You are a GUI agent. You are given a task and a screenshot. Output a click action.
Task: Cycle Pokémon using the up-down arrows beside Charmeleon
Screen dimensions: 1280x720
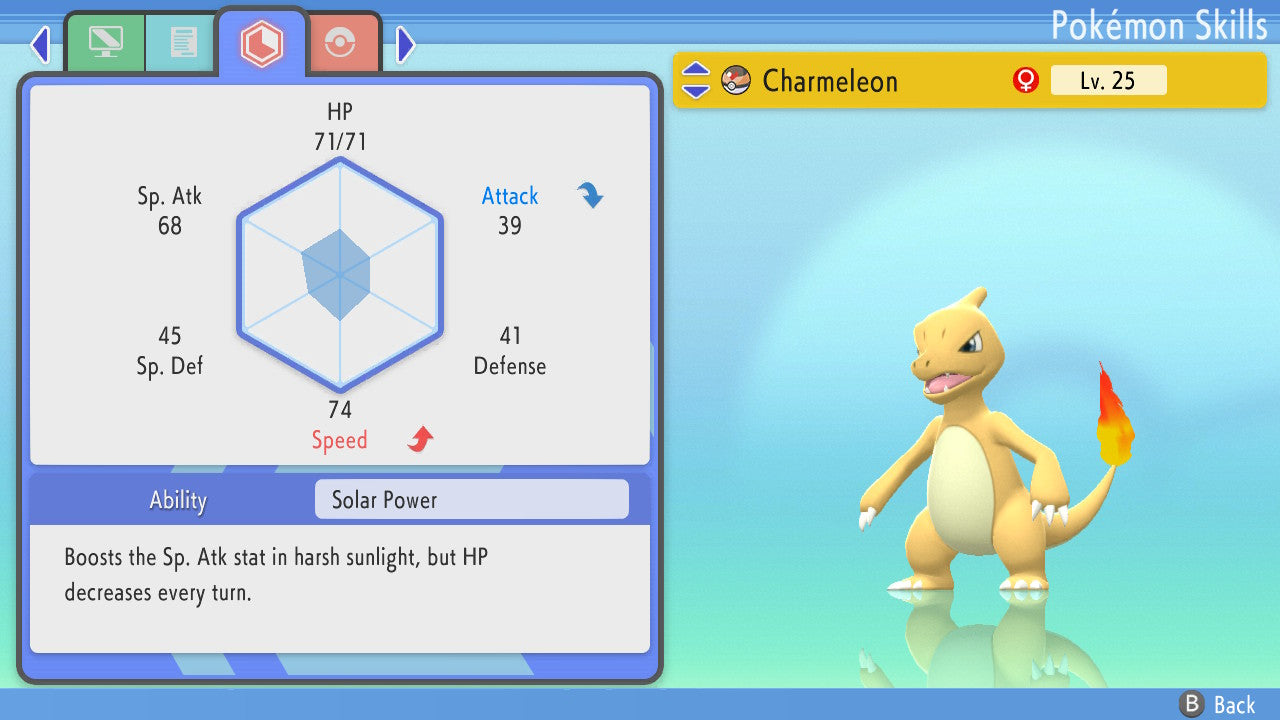coord(696,80)
